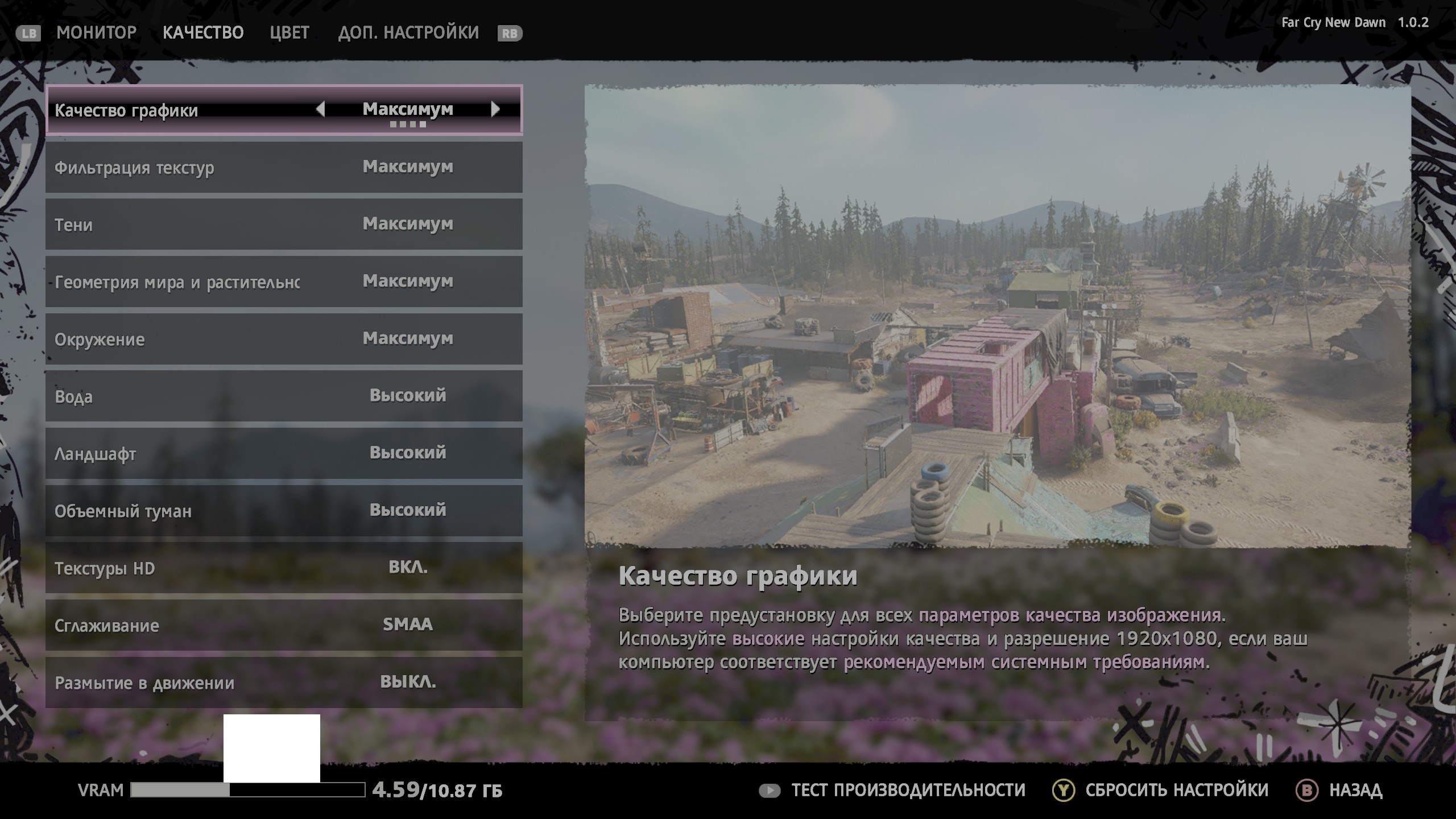Viewport: 1456px width, 819px height.
Task: Select the Фильтрация текстур row
Action: point(283,167)
